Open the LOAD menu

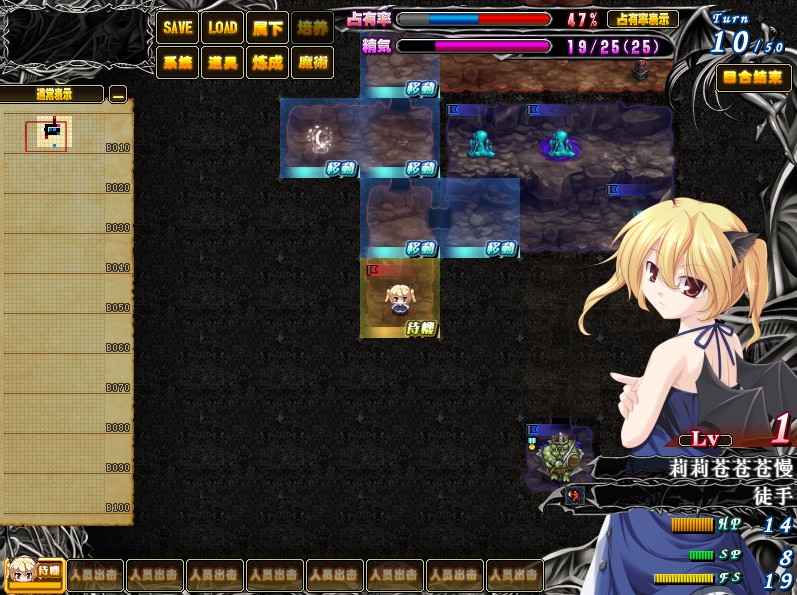(222, 28)
